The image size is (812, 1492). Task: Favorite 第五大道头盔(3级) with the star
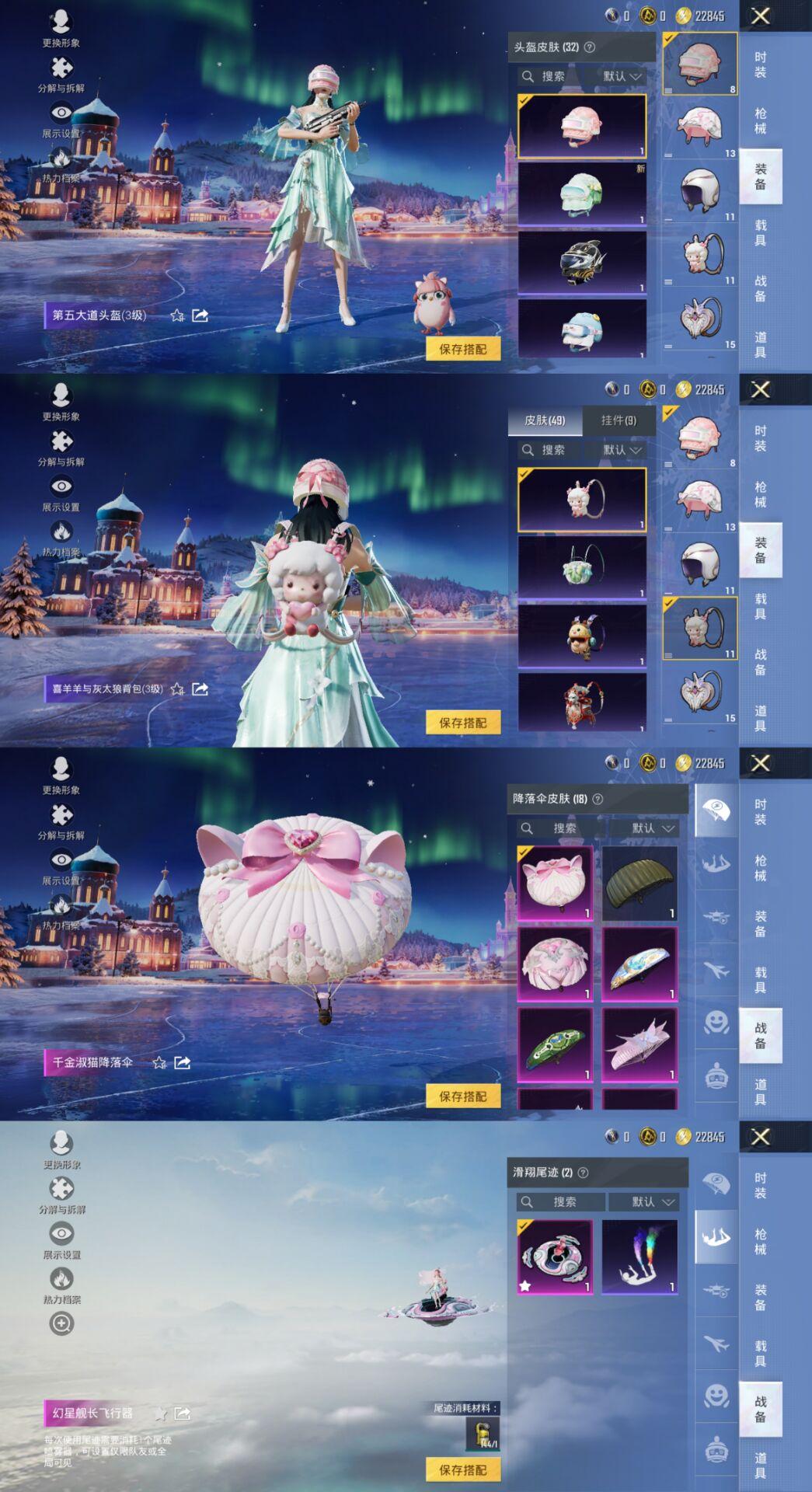click(x=177, y=315)
